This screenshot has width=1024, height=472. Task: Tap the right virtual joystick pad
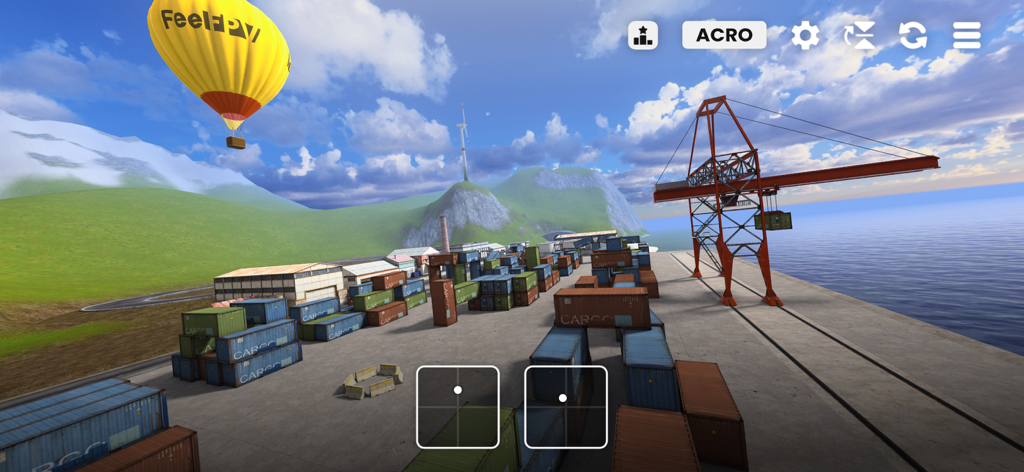(x=566, y=407)
